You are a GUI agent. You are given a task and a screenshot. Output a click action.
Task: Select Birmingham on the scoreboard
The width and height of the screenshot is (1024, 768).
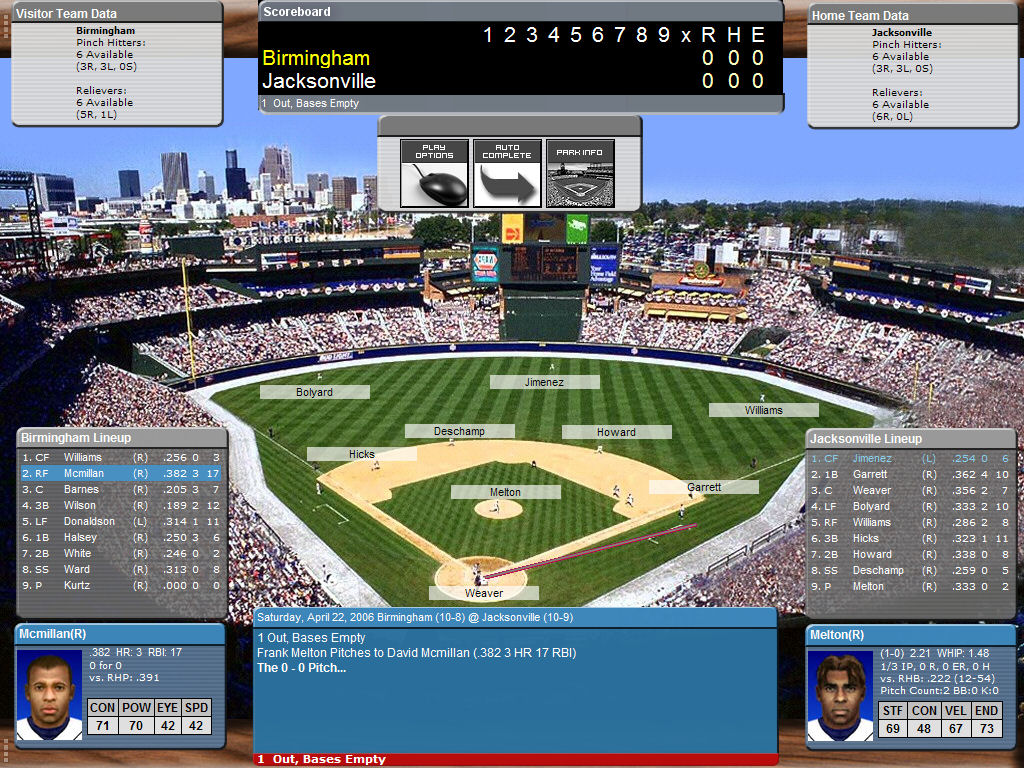point(316,58)
